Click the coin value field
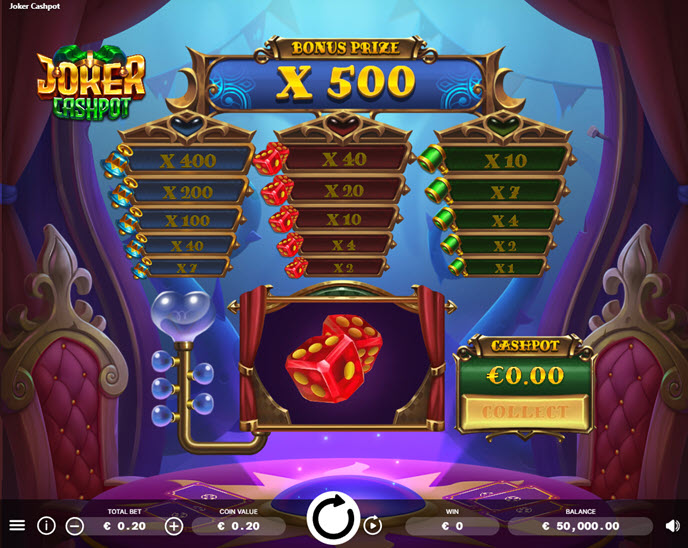This screenshot has width=688, height=548. pos(239,526)
